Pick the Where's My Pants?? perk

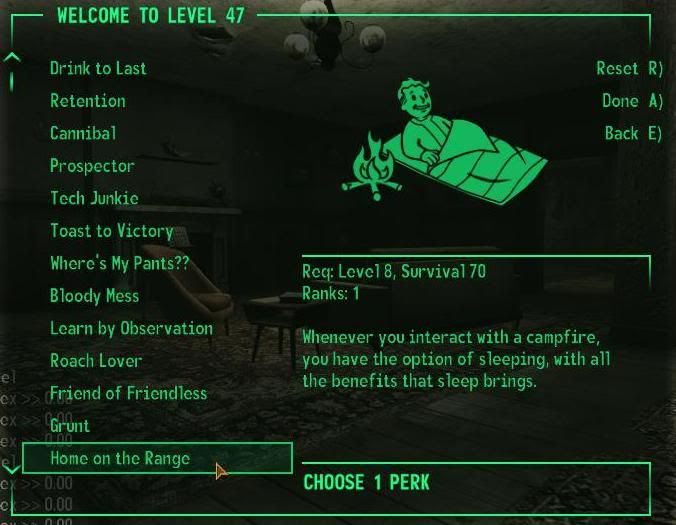(x=119, y=264)
